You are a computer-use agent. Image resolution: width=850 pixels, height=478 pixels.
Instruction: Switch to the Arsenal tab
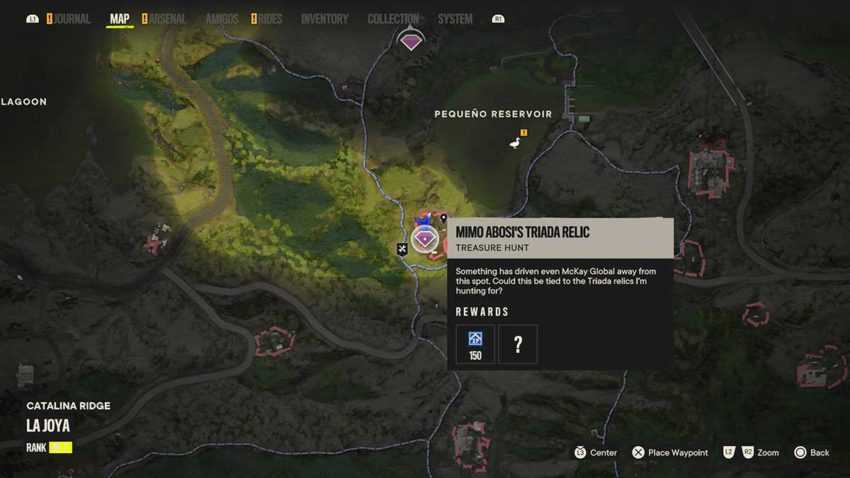(168, 19)
